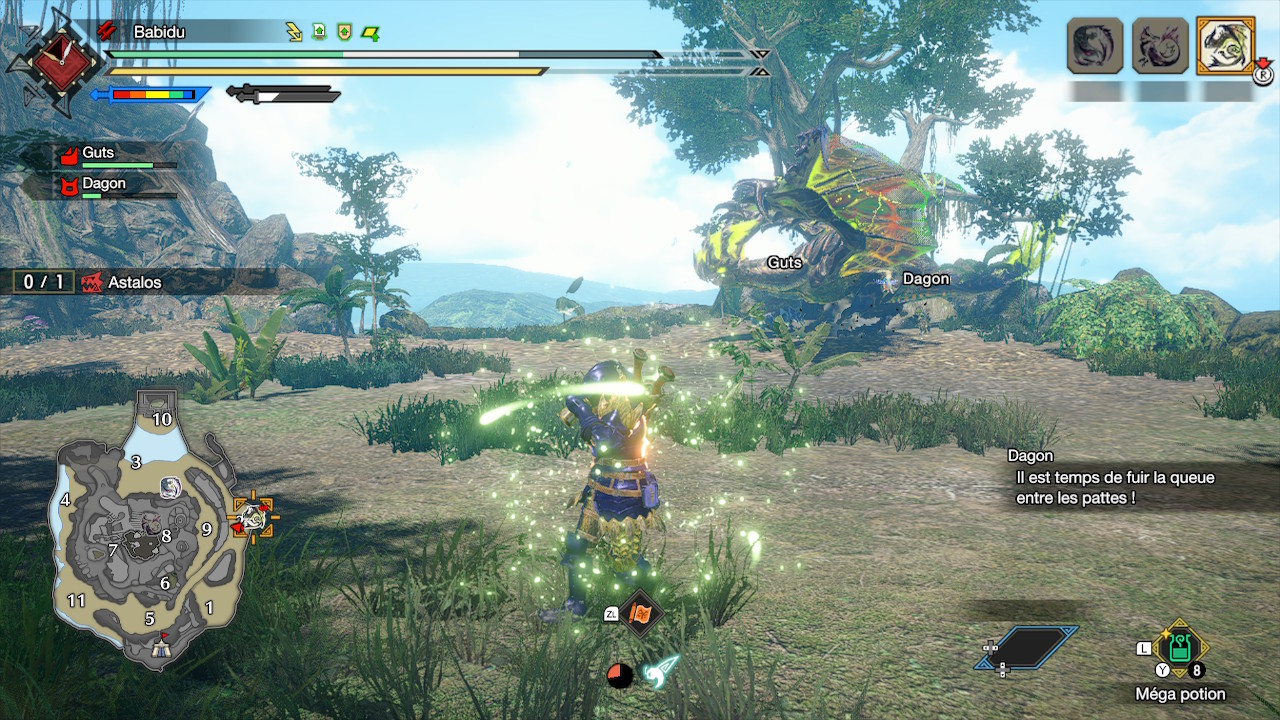Image resolution: width=1280 pixels, height=720 pixels.
Task: Select the monster marker beside area 8
Action: click(x=150, y=522)
